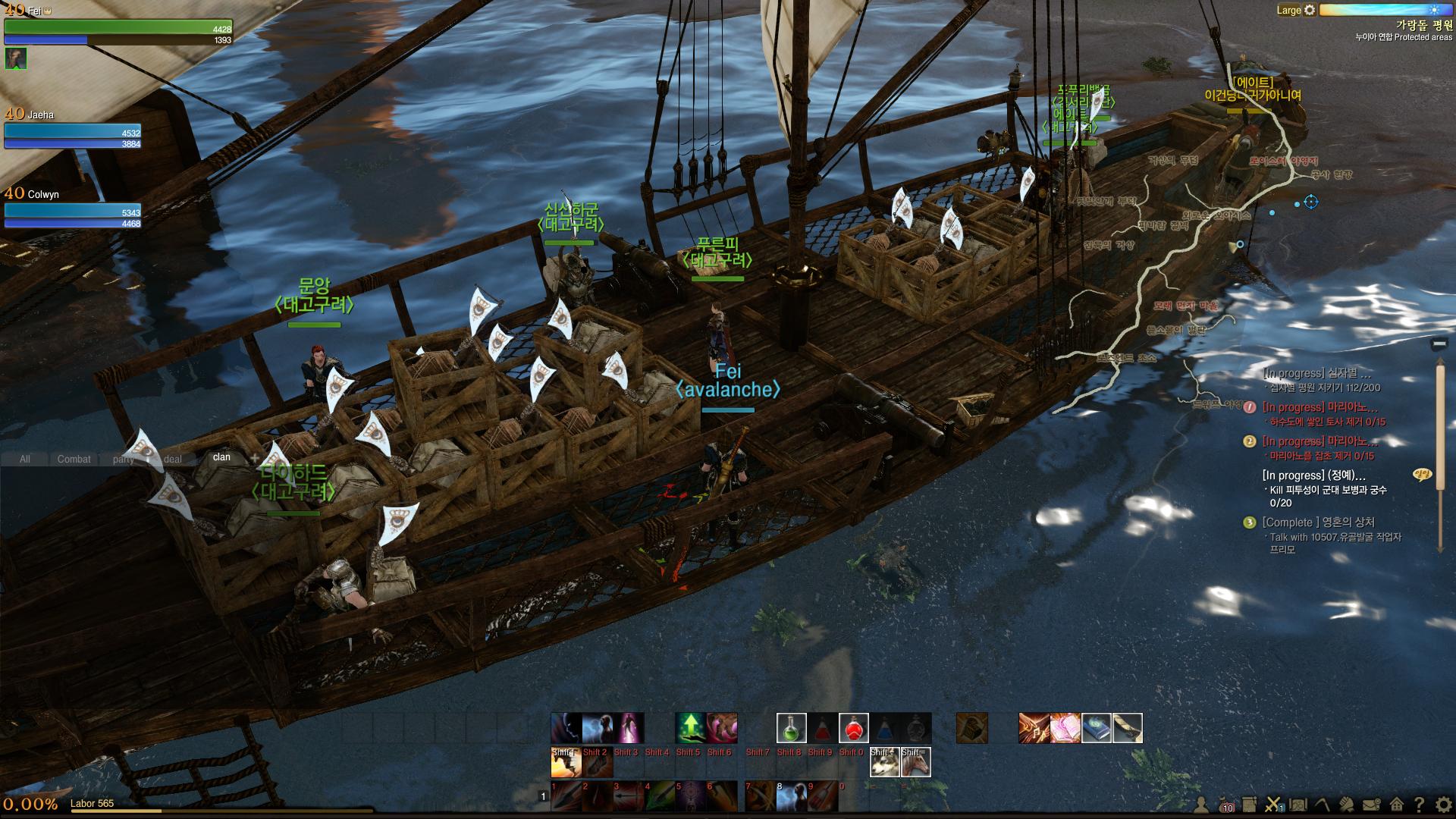1456x819 pixels.
Task: Select party member Colwyn's frame
Action: coord(73,209)
